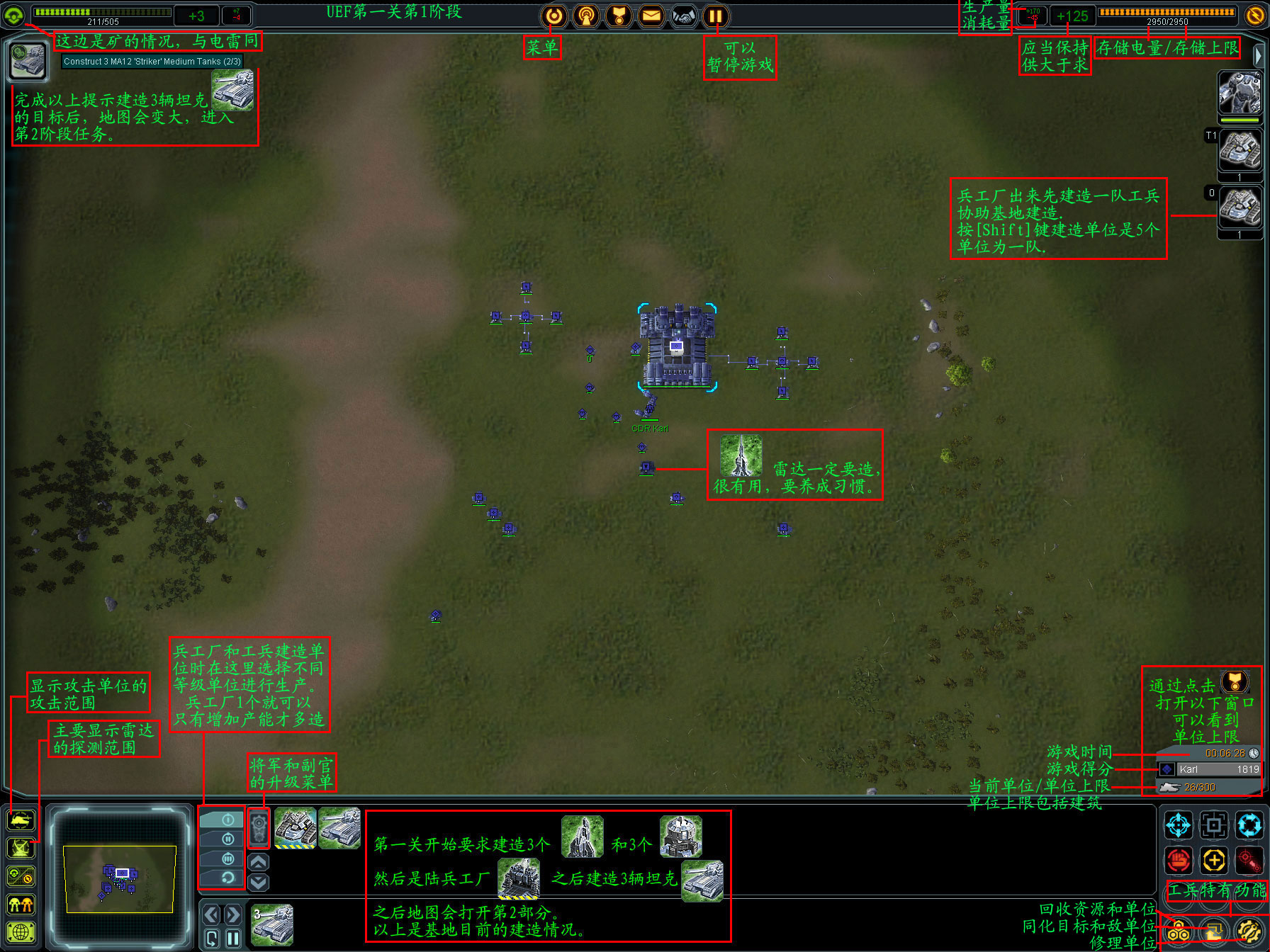Toggle the factory repeat-build button
The width and height of the screenshot is (1270, 952).
[x=212, y=939]
